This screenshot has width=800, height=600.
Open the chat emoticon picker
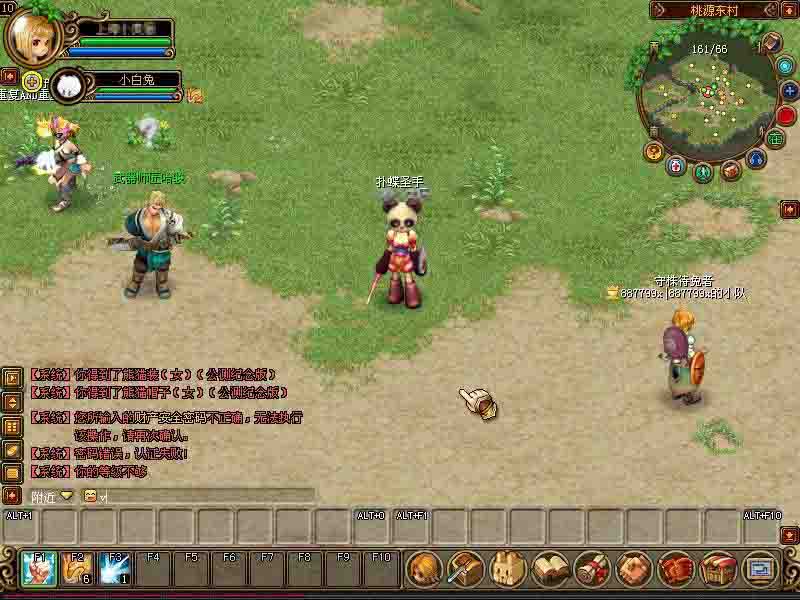(90, 496)
